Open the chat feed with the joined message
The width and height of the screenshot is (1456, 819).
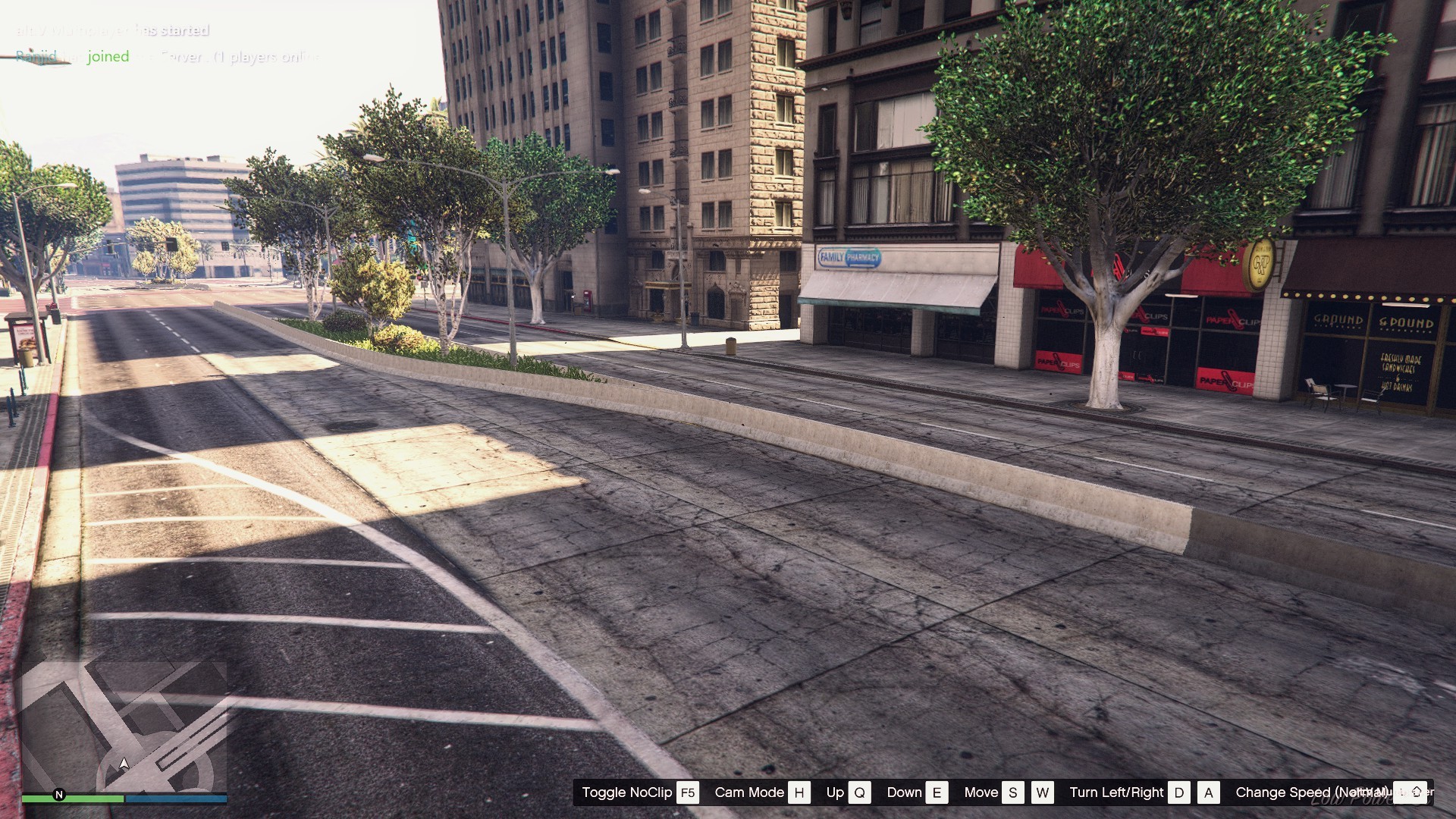(x=108, y=56)
